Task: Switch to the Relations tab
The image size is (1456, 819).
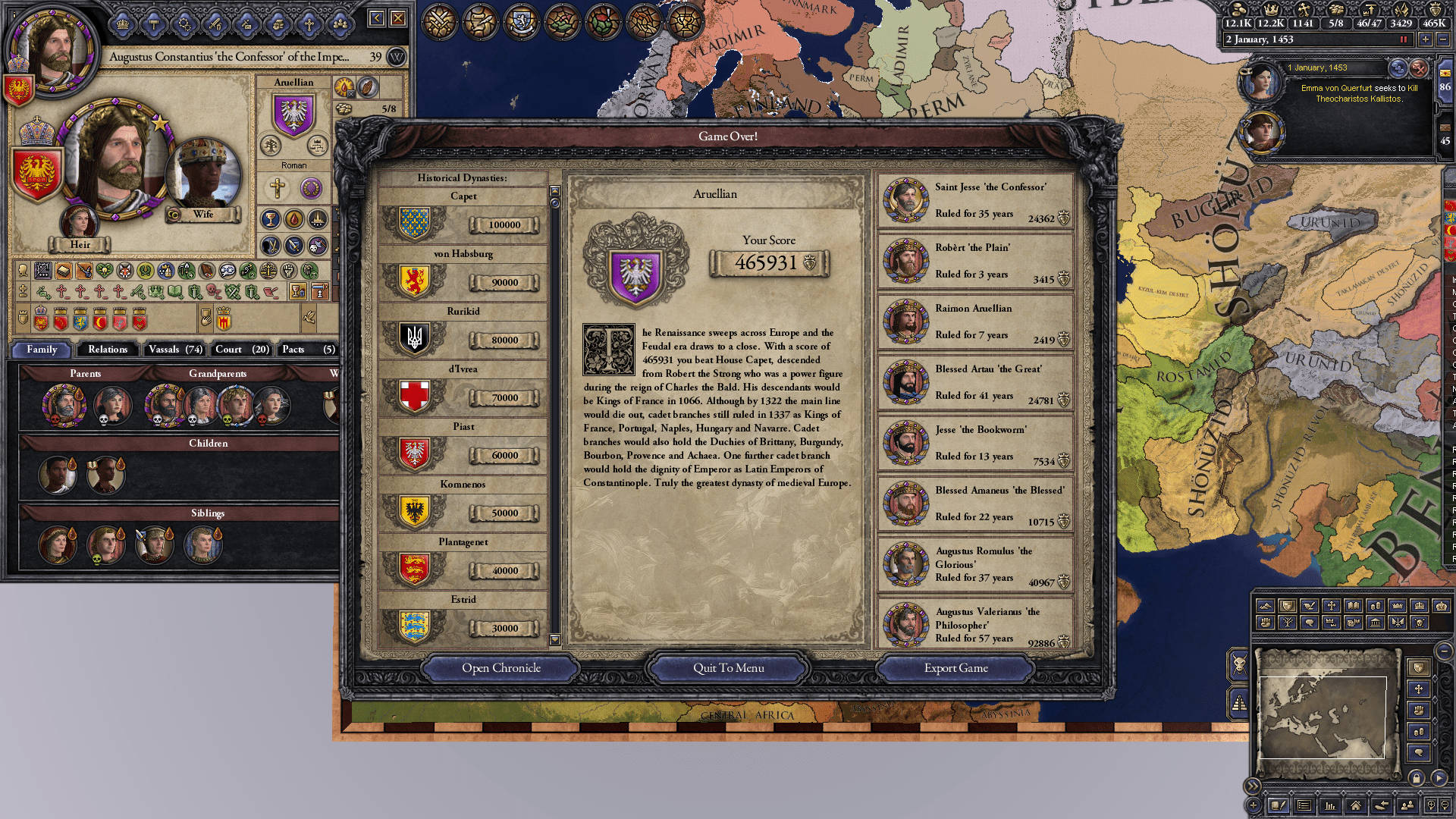Action: coord(107,350)
